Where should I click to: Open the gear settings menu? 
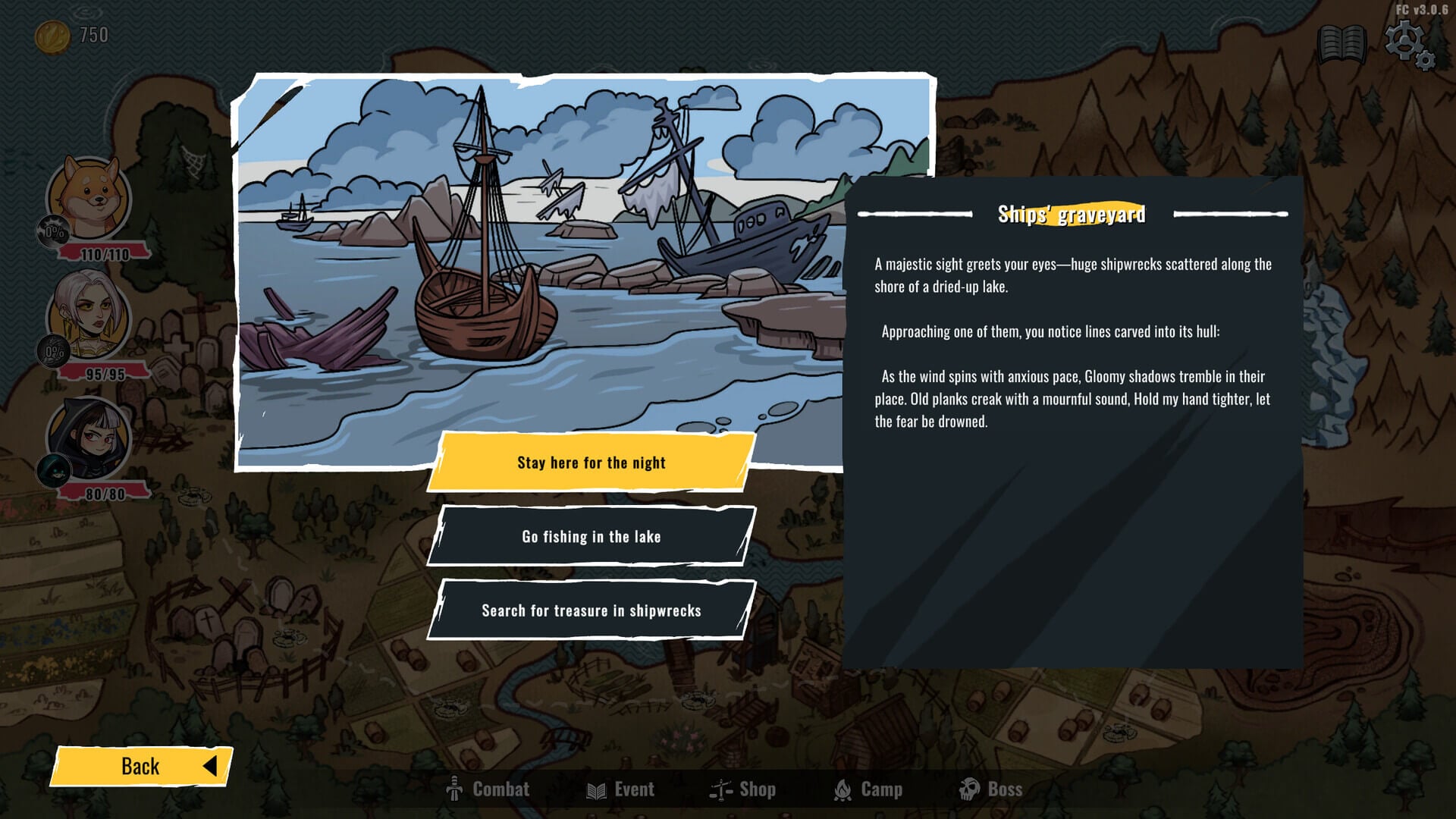click(1407, 44)
